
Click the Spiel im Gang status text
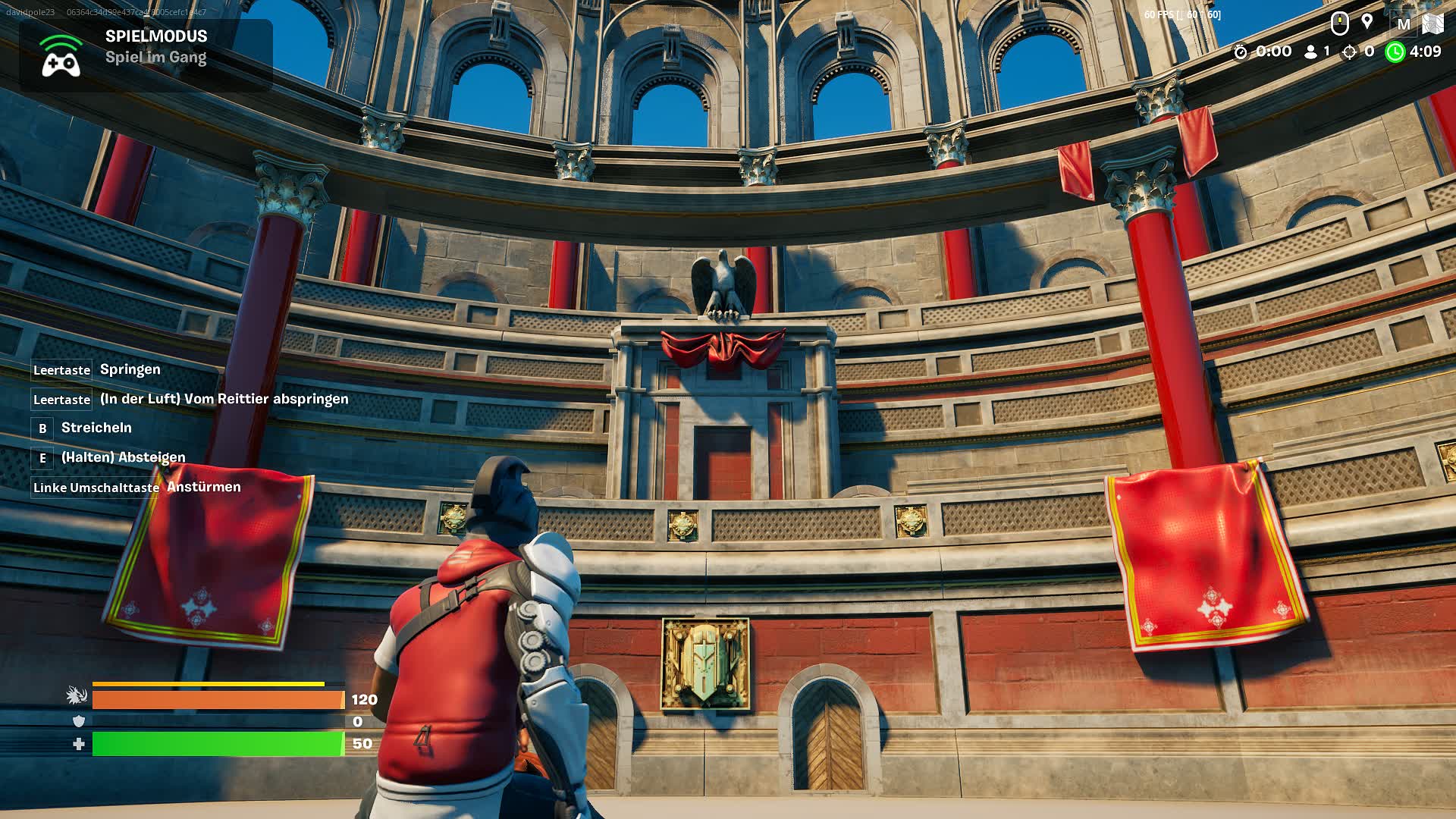tap(155, 57)
